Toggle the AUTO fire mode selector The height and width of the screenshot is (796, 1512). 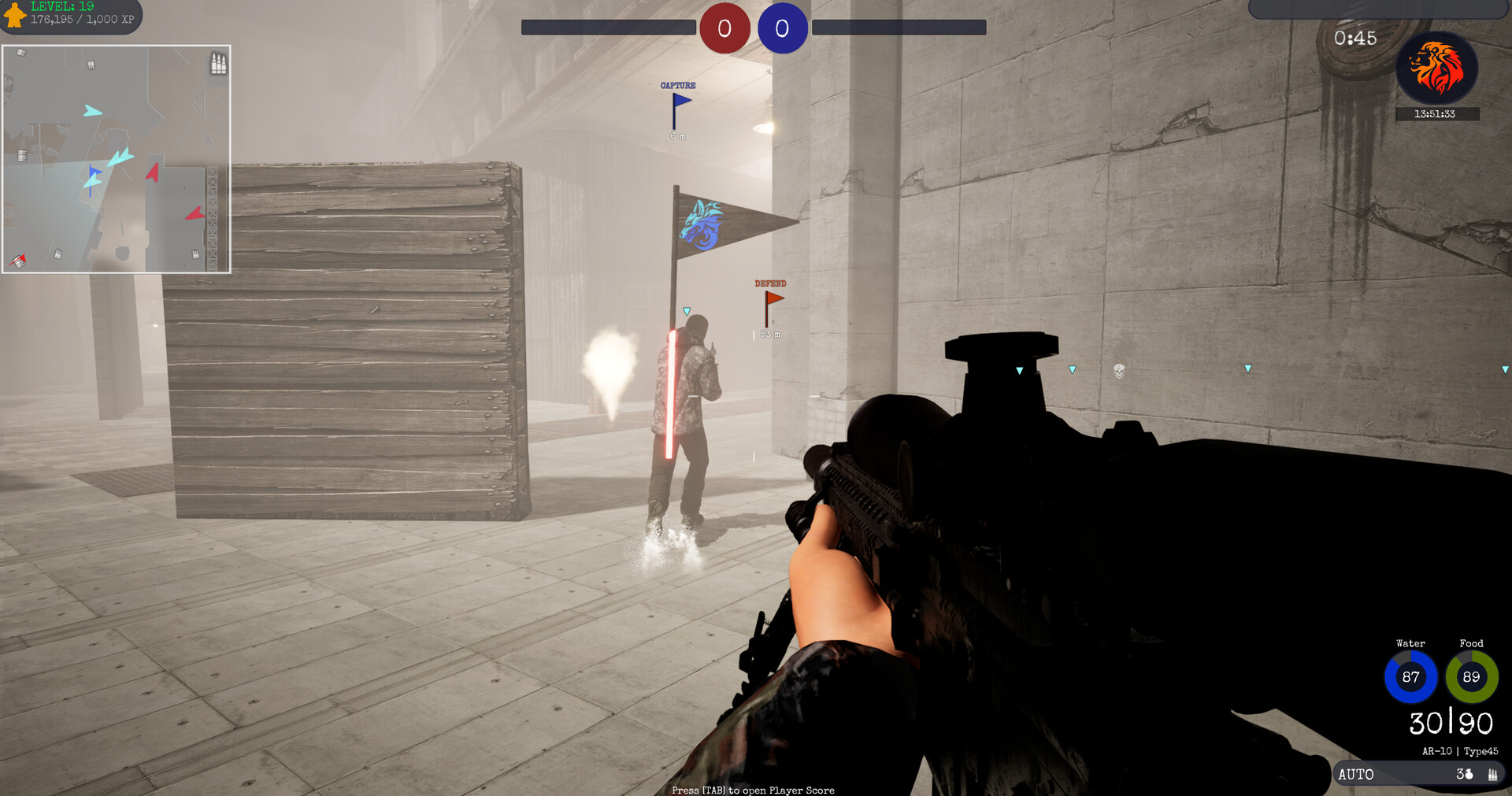pyautogui.click(x=1358, y=774)
